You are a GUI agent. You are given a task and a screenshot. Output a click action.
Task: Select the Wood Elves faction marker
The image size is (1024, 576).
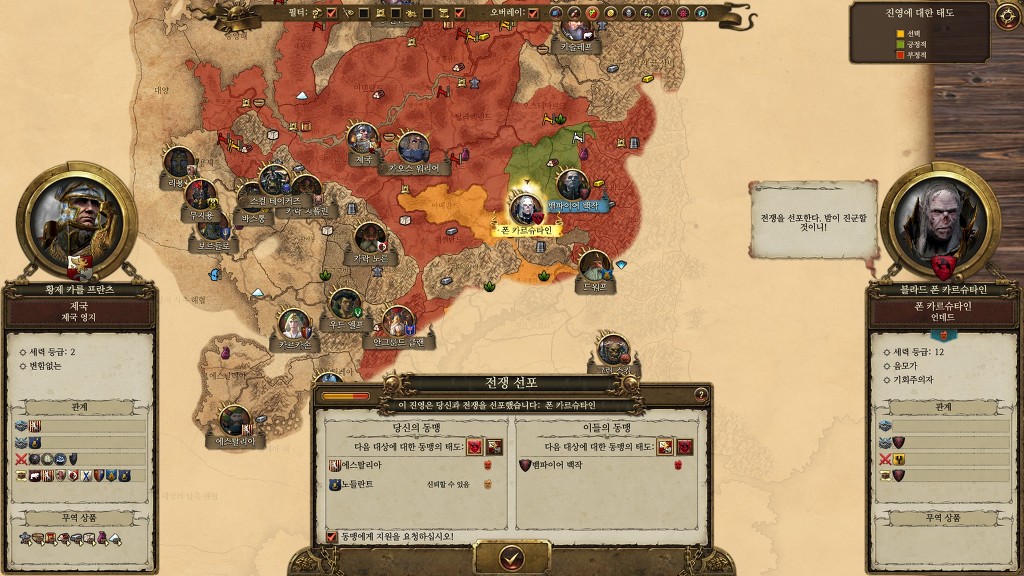pos(346,305)
